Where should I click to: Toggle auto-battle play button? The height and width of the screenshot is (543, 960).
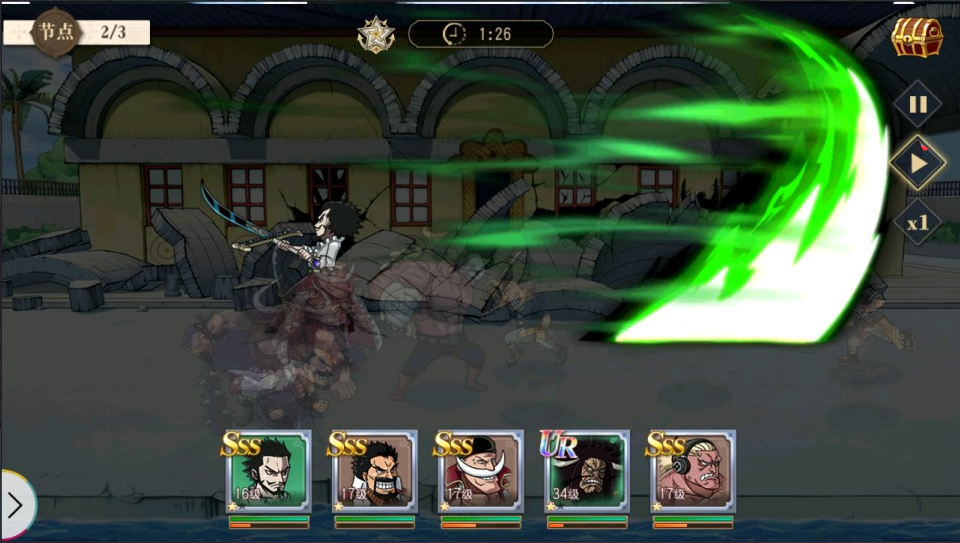click(917, 162)
